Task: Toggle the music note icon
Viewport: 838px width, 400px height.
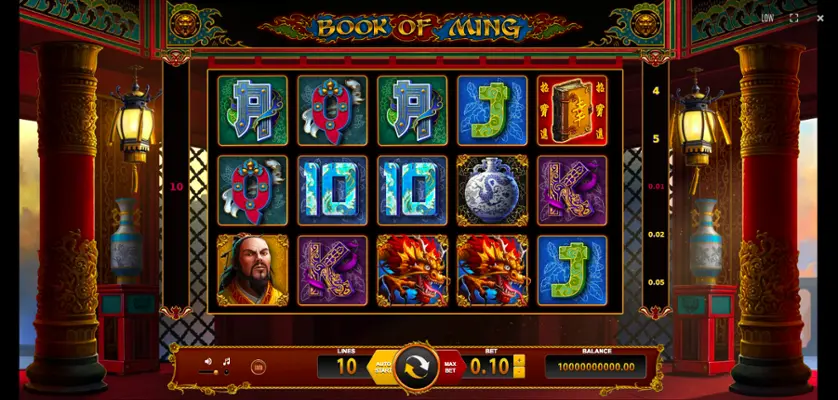Action: 226,362
